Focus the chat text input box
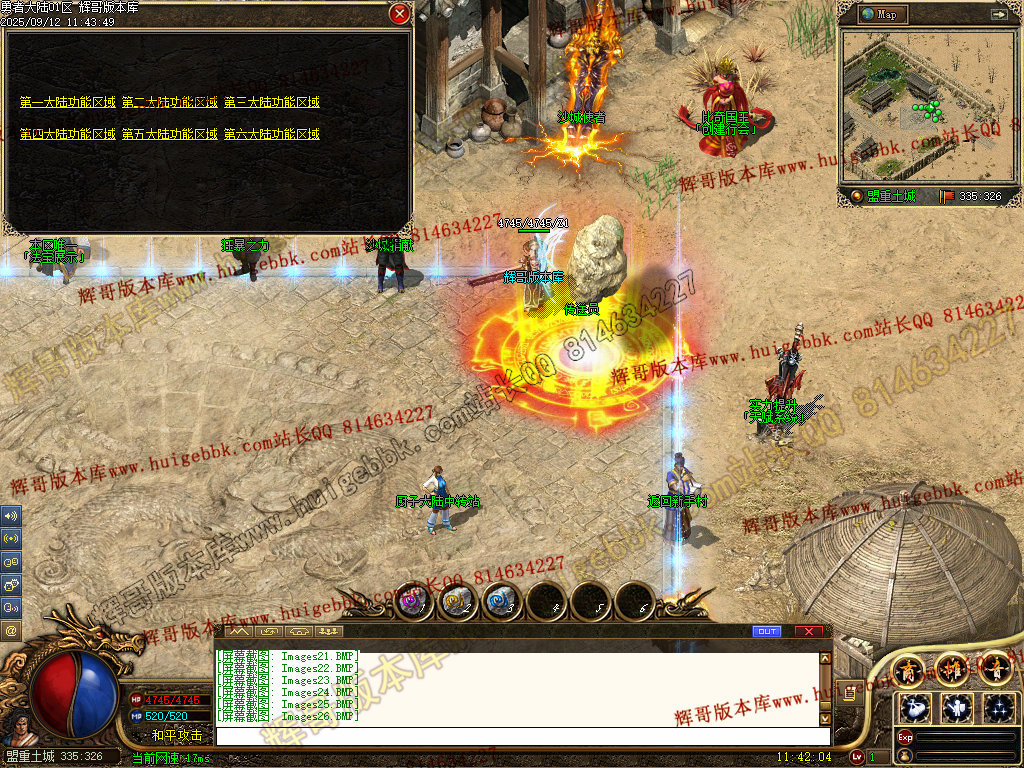The width and height of the screenshot is (1024, 768). coord(520,736)
